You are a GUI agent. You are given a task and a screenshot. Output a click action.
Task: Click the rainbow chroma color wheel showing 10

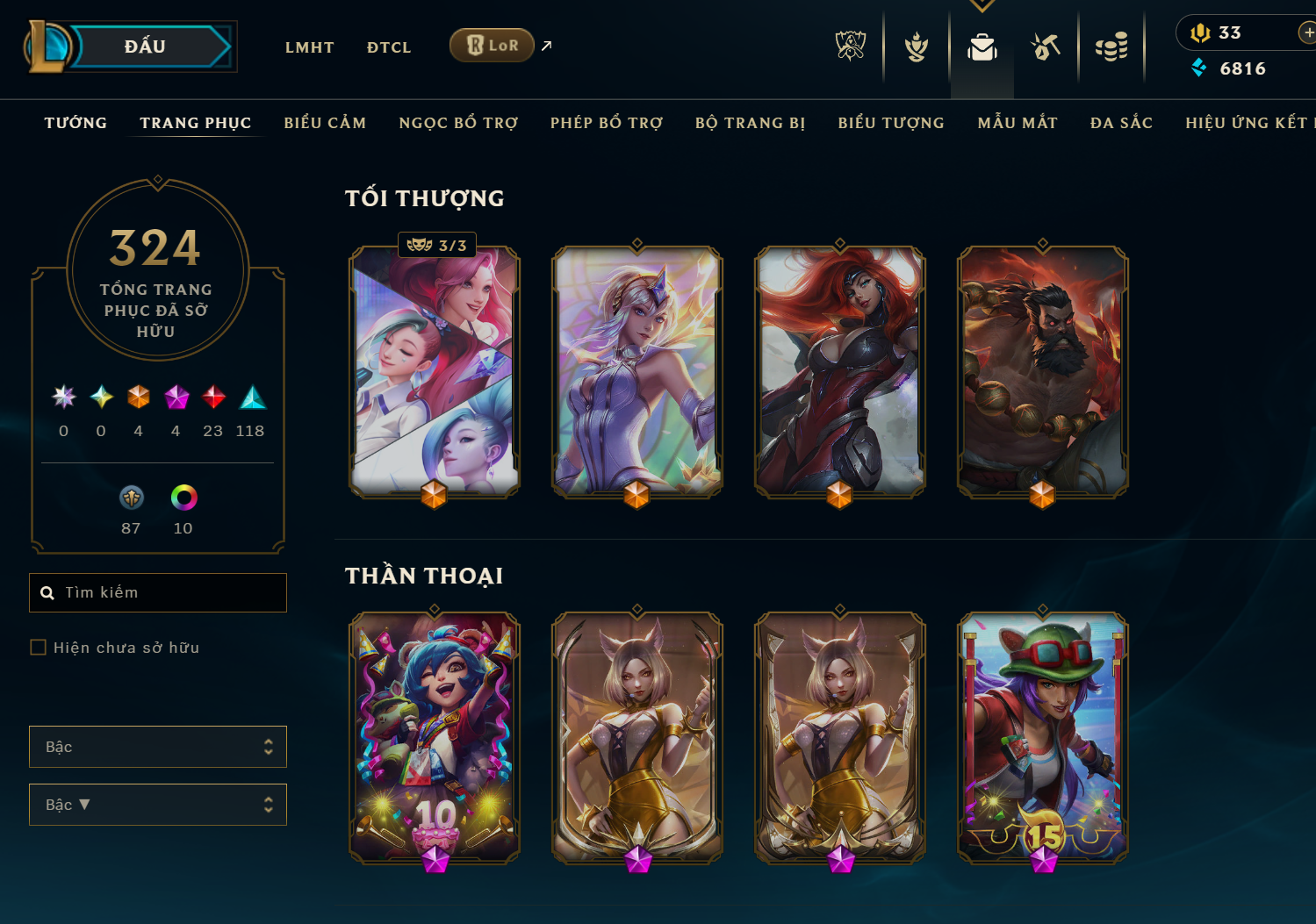(183, 498)
